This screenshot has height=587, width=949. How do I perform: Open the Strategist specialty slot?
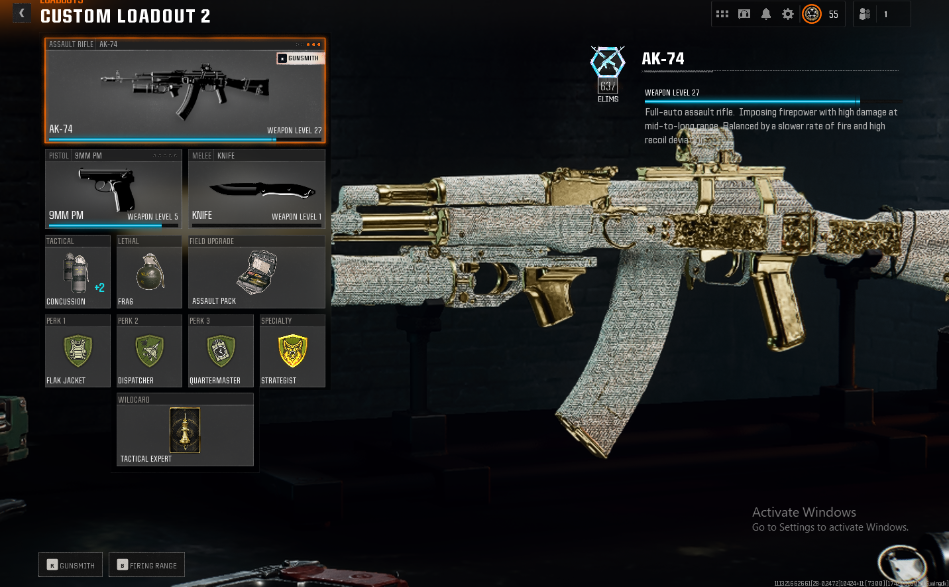292,351
